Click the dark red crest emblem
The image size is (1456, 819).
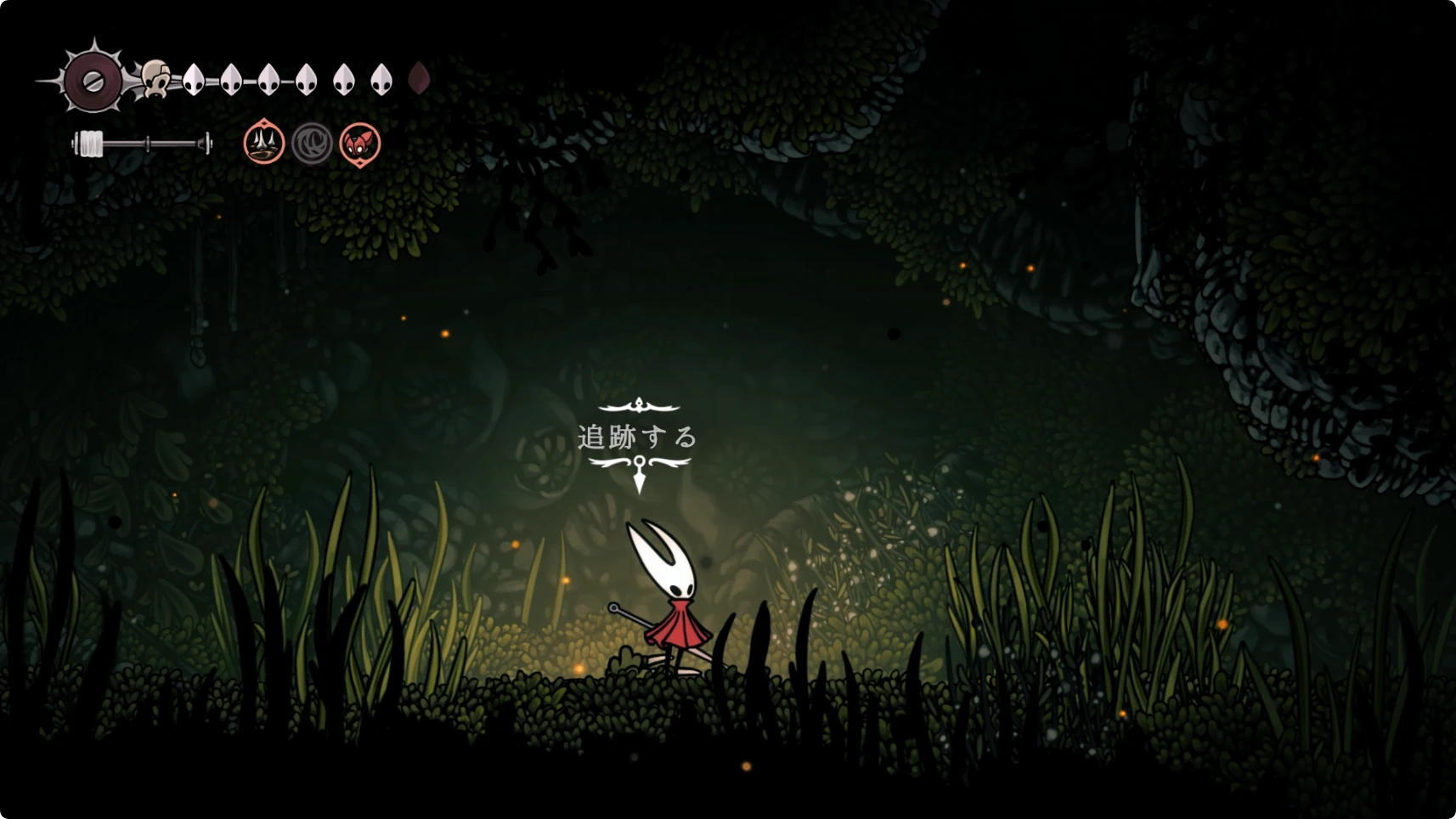[x=93, y=82]
